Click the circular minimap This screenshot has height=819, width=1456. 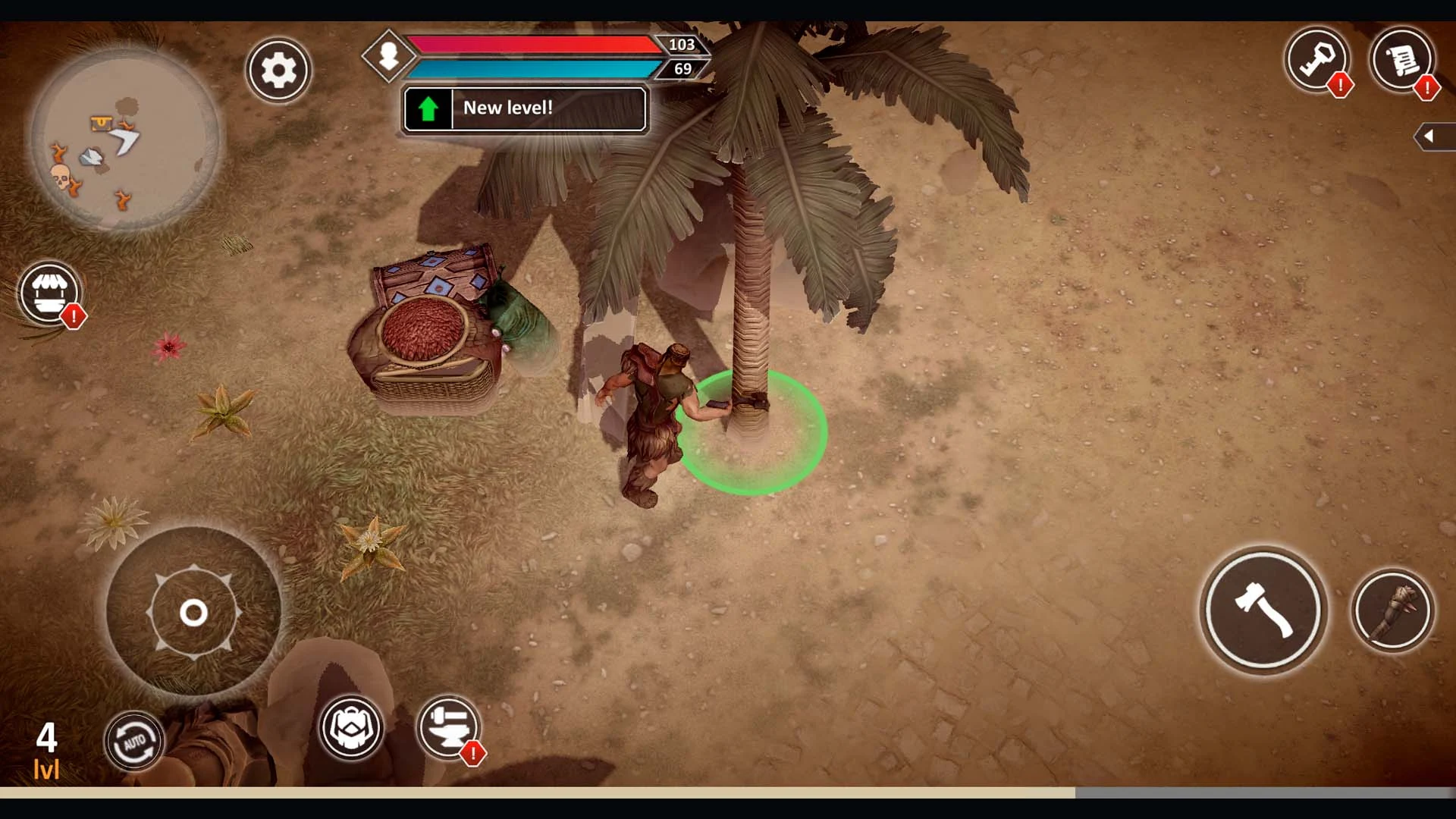[x=125, y=139]
